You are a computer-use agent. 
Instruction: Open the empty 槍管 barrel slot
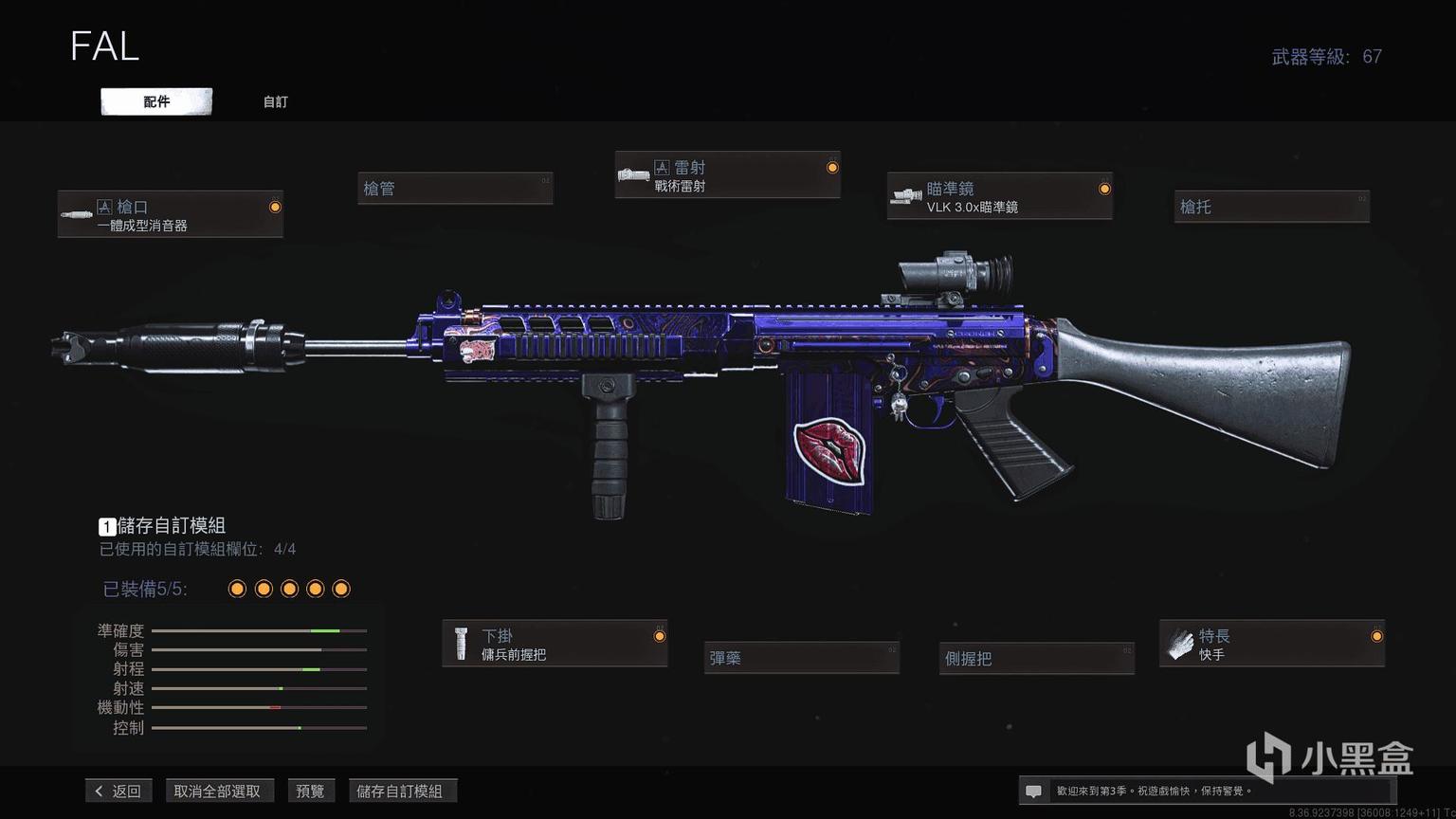pos(455,189)
